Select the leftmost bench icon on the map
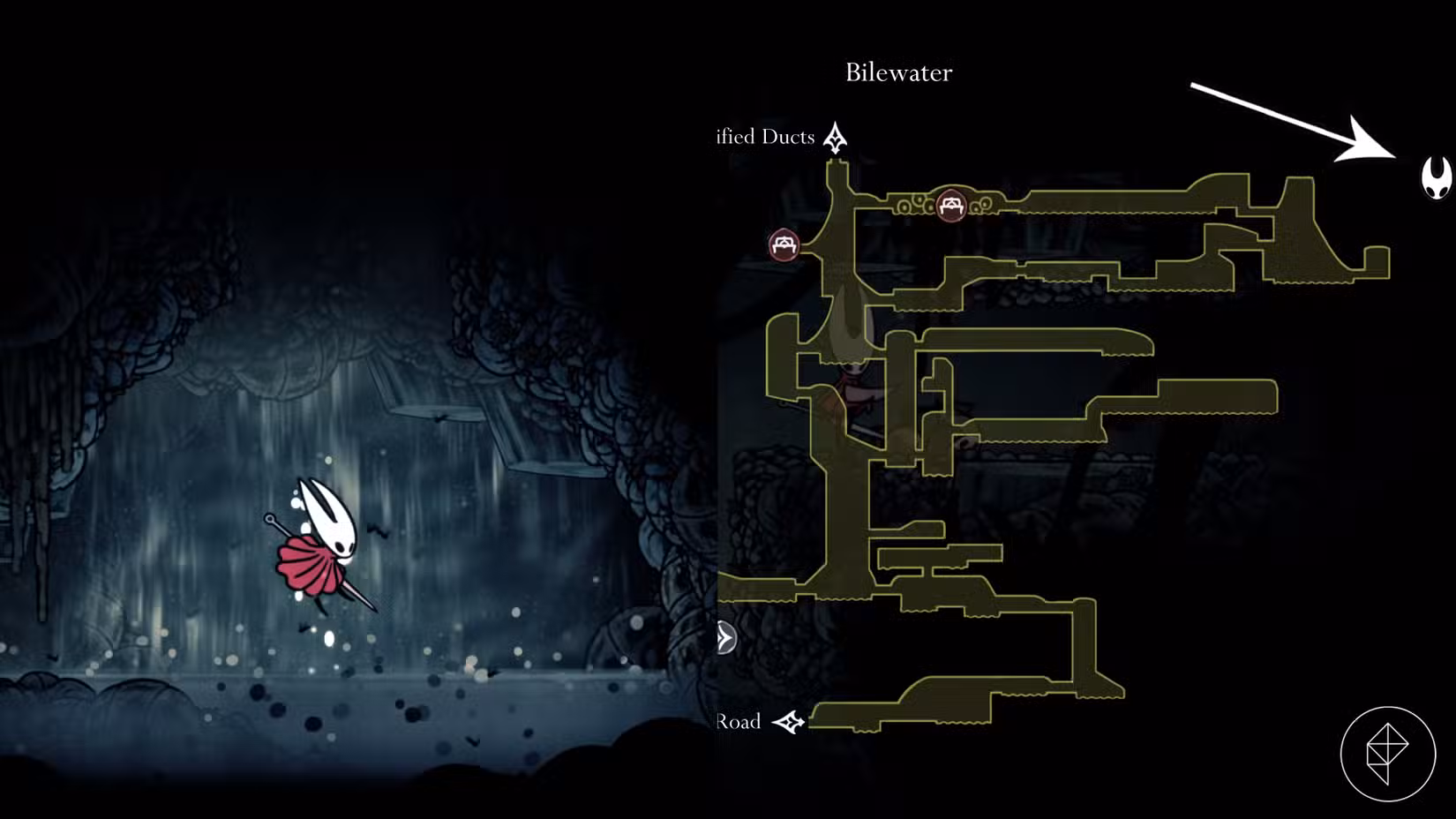Image resolution: width=1456 pixels, height=819 pixels. tap(784, 244)
